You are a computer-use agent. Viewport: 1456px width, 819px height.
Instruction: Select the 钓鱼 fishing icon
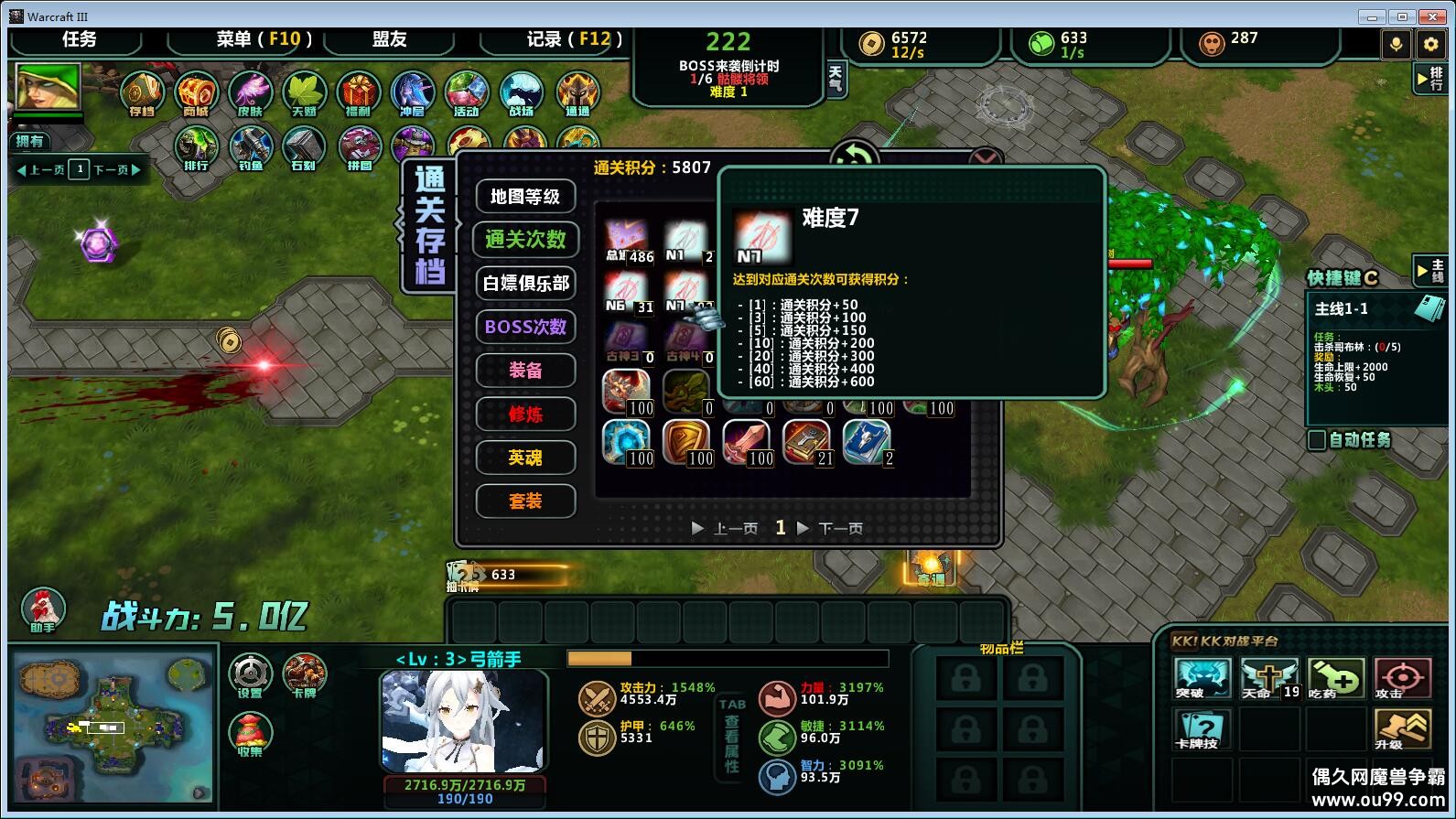coord(249,146)
